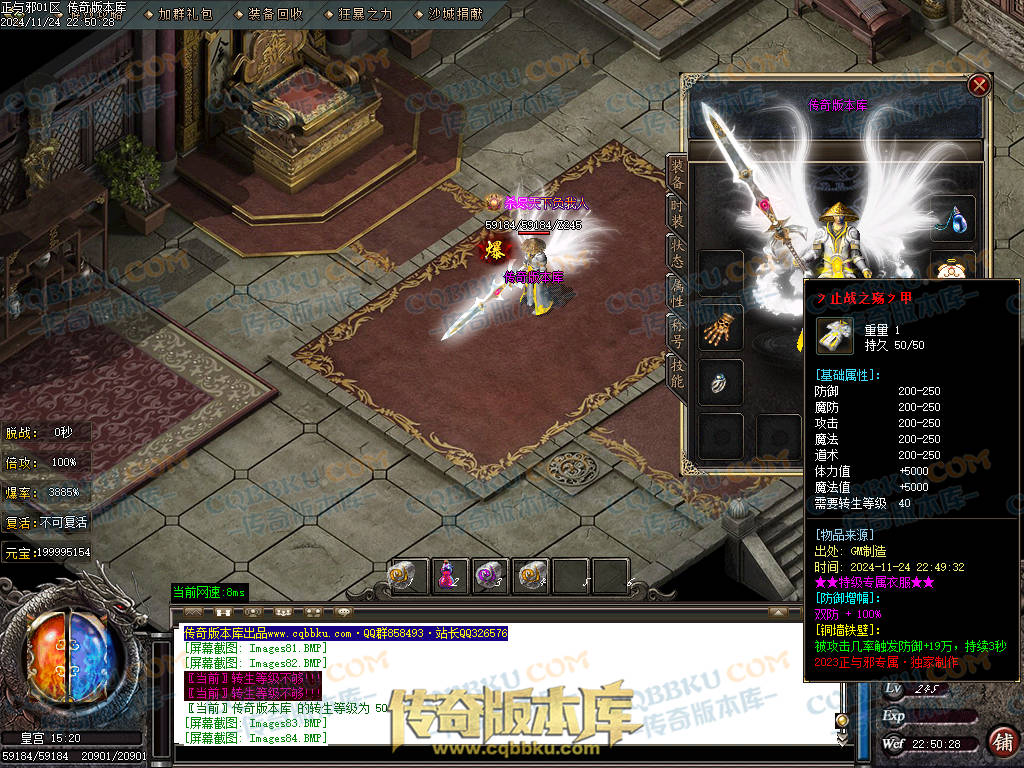Switch to the 装备 equipment tab

677,173
